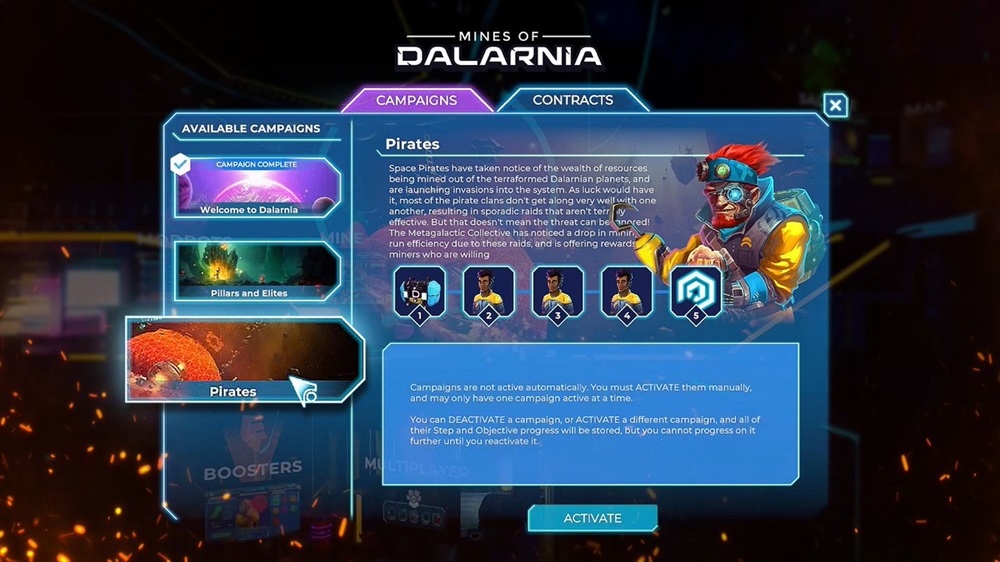The image size is (1000, 562).
Task: View campaign step 1 icon
Action: [419, 293]
